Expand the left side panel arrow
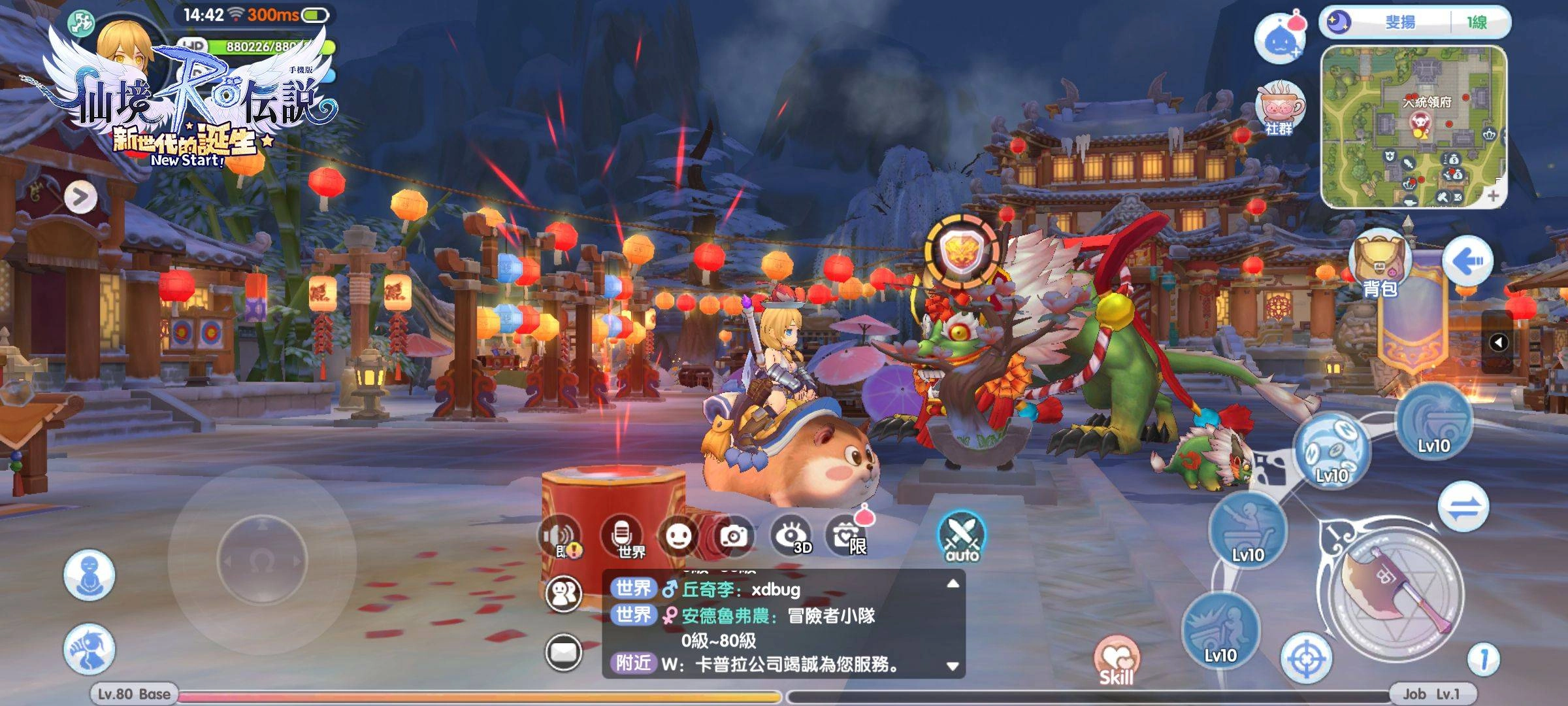 pos(80,197)
